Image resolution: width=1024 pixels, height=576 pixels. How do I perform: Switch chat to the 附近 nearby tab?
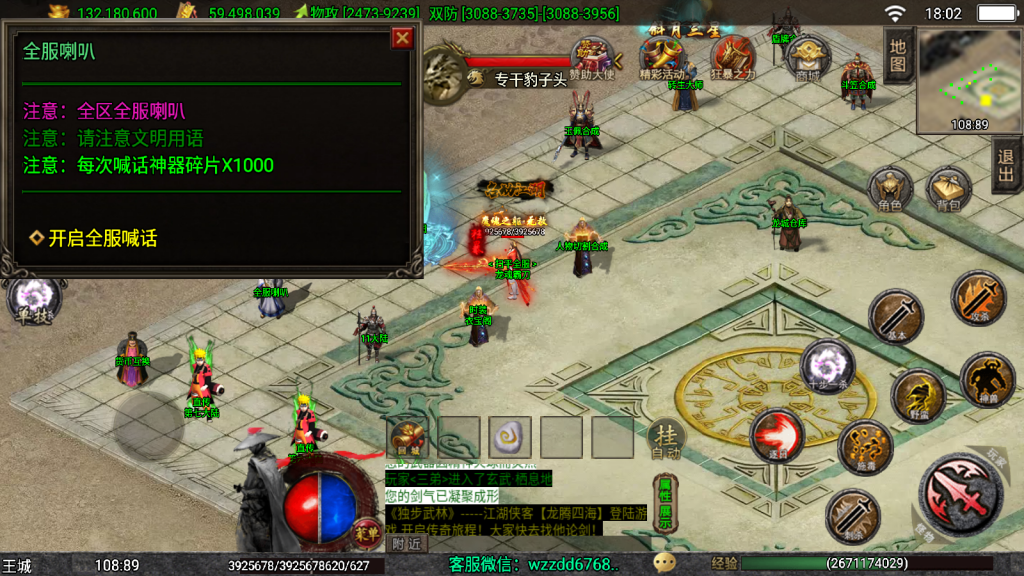pos(406,544)
